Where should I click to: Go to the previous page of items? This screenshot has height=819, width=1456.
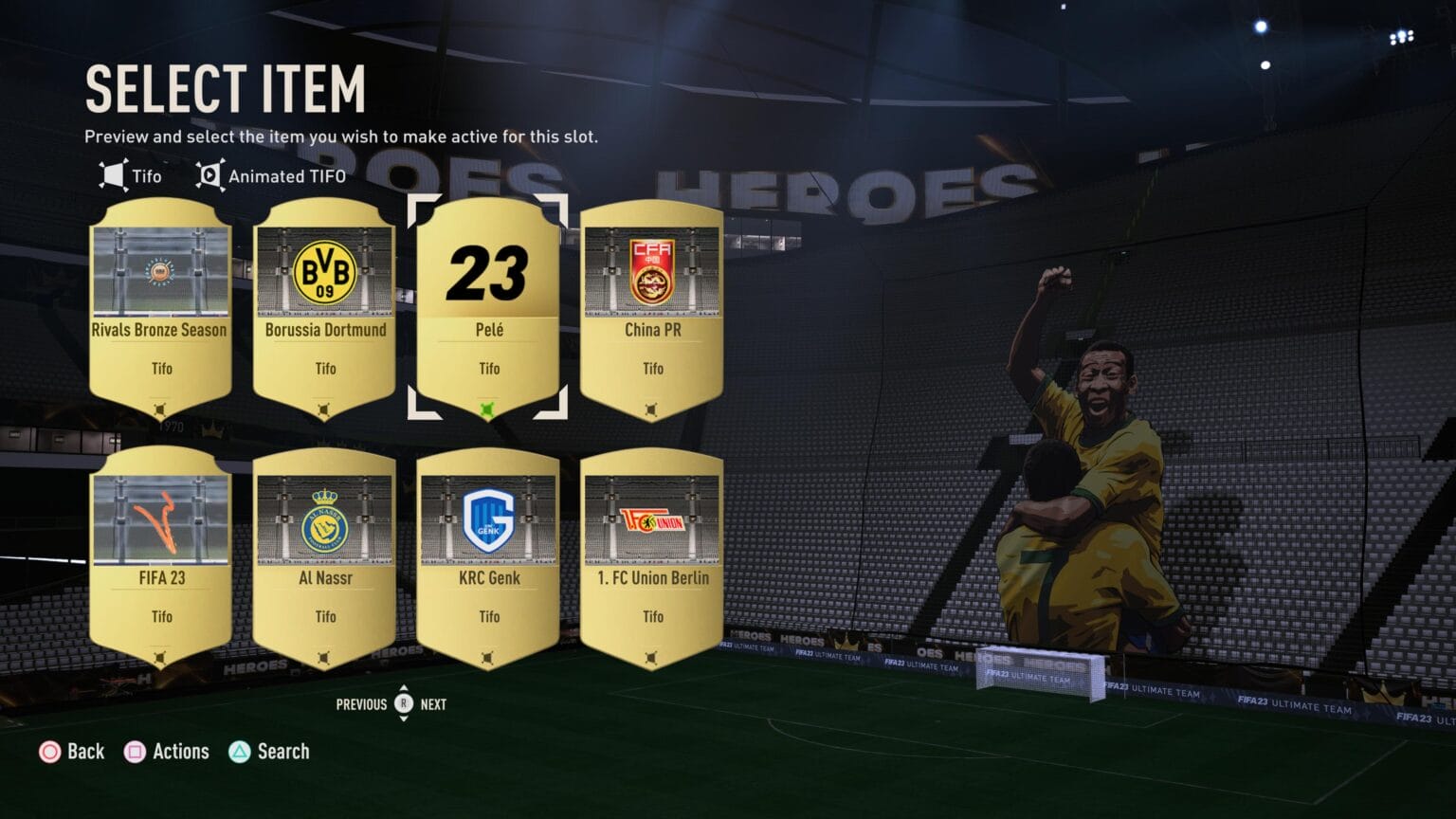(361, 704)
